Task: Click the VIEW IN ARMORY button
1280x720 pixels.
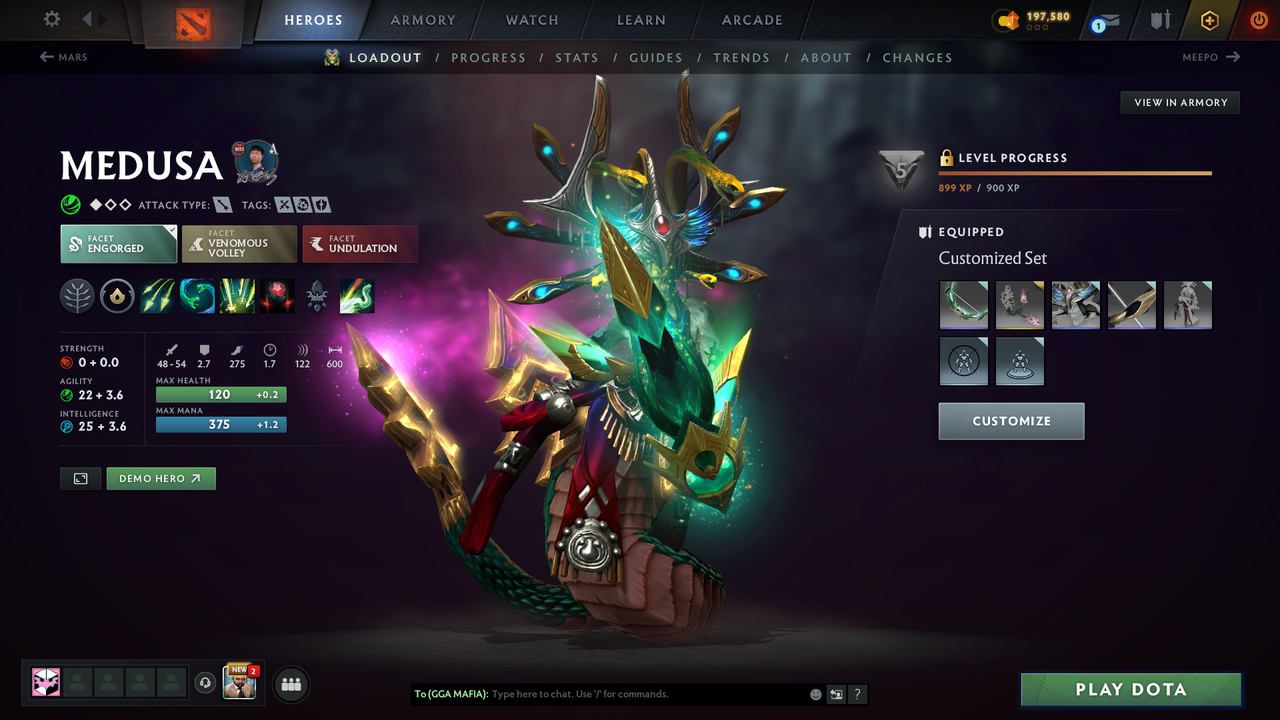Action: [1179, 102]
